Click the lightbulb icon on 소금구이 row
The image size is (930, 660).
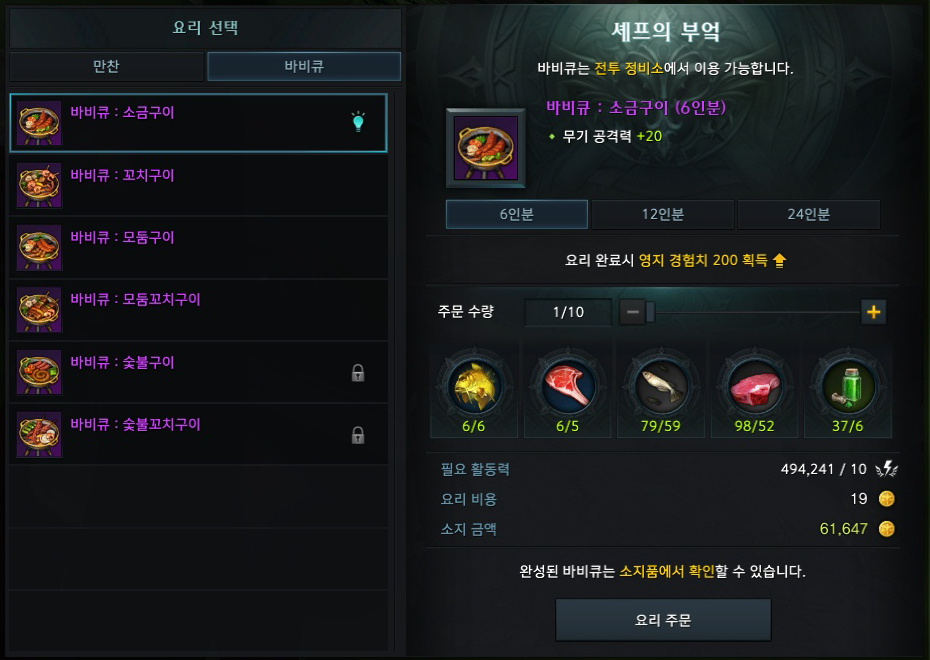[358, 122]
